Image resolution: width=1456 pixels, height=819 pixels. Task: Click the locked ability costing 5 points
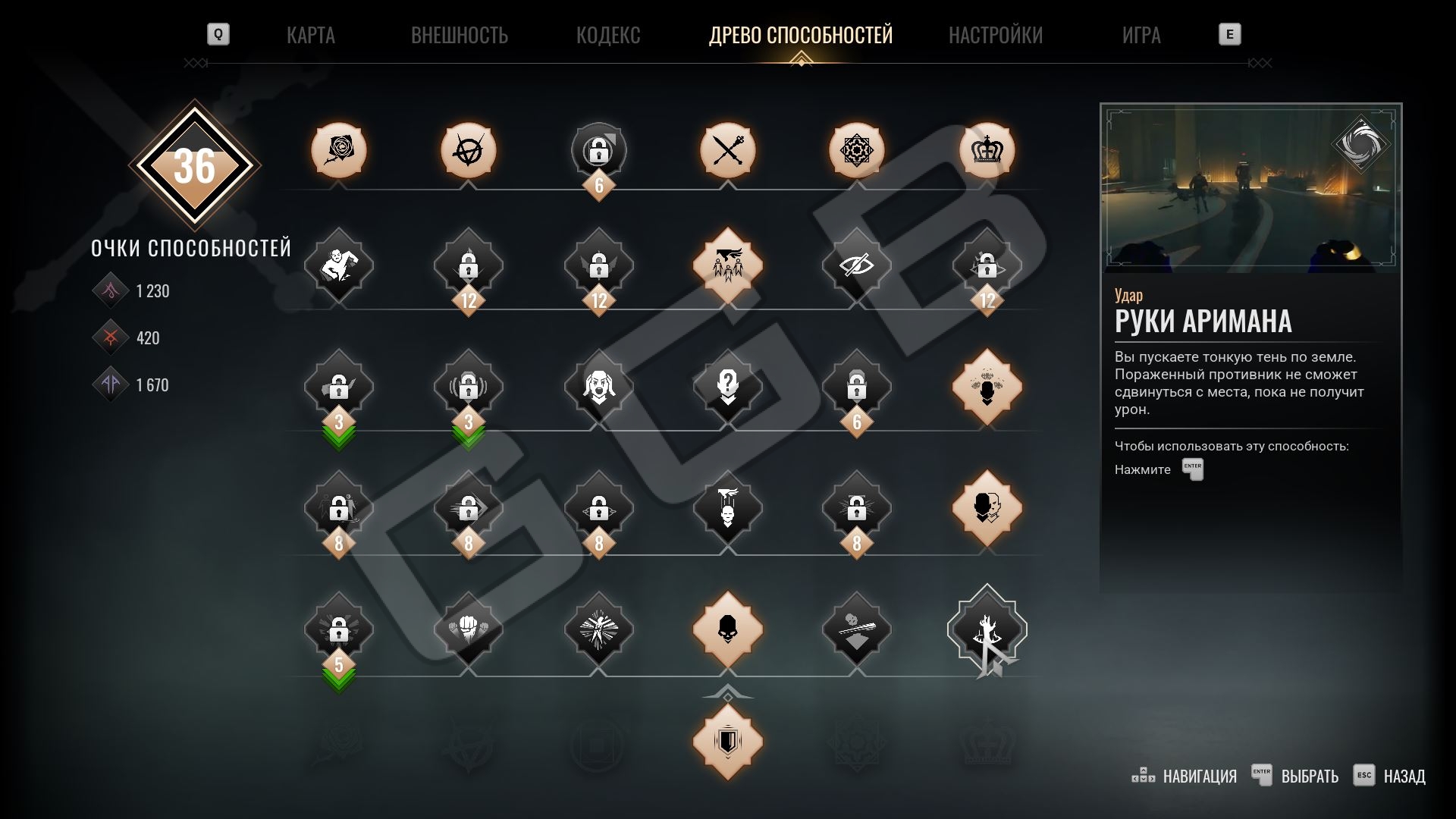(x=339, y=629)
